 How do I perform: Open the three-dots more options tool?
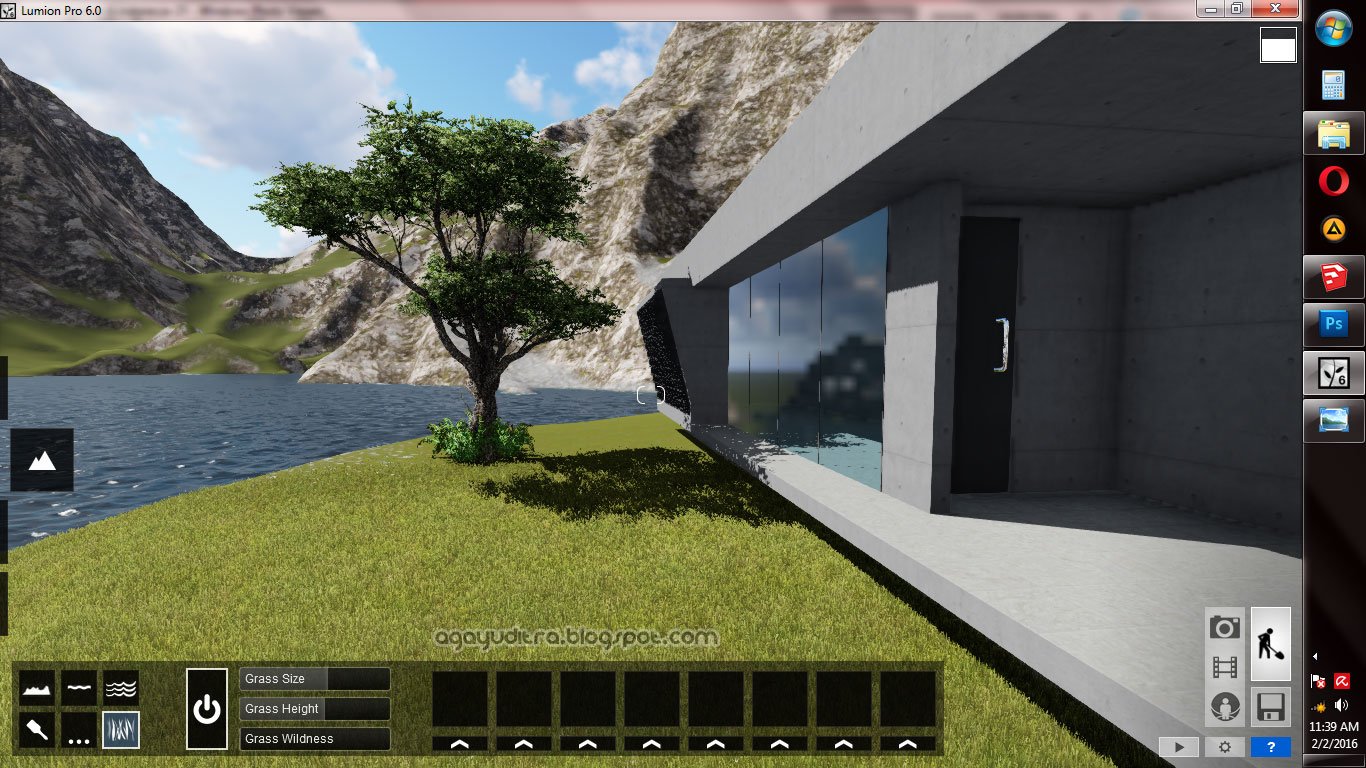(x=79, y=730)
